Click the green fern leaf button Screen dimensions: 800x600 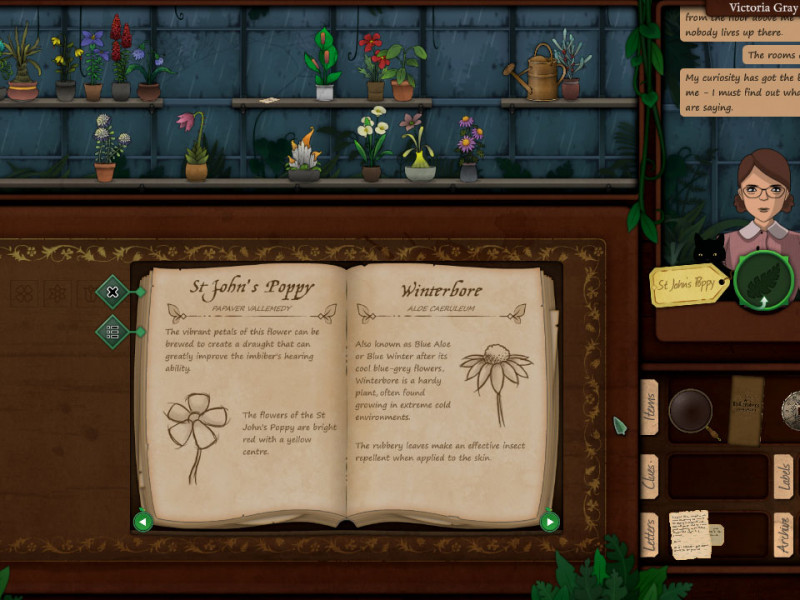tap(763, 282)
